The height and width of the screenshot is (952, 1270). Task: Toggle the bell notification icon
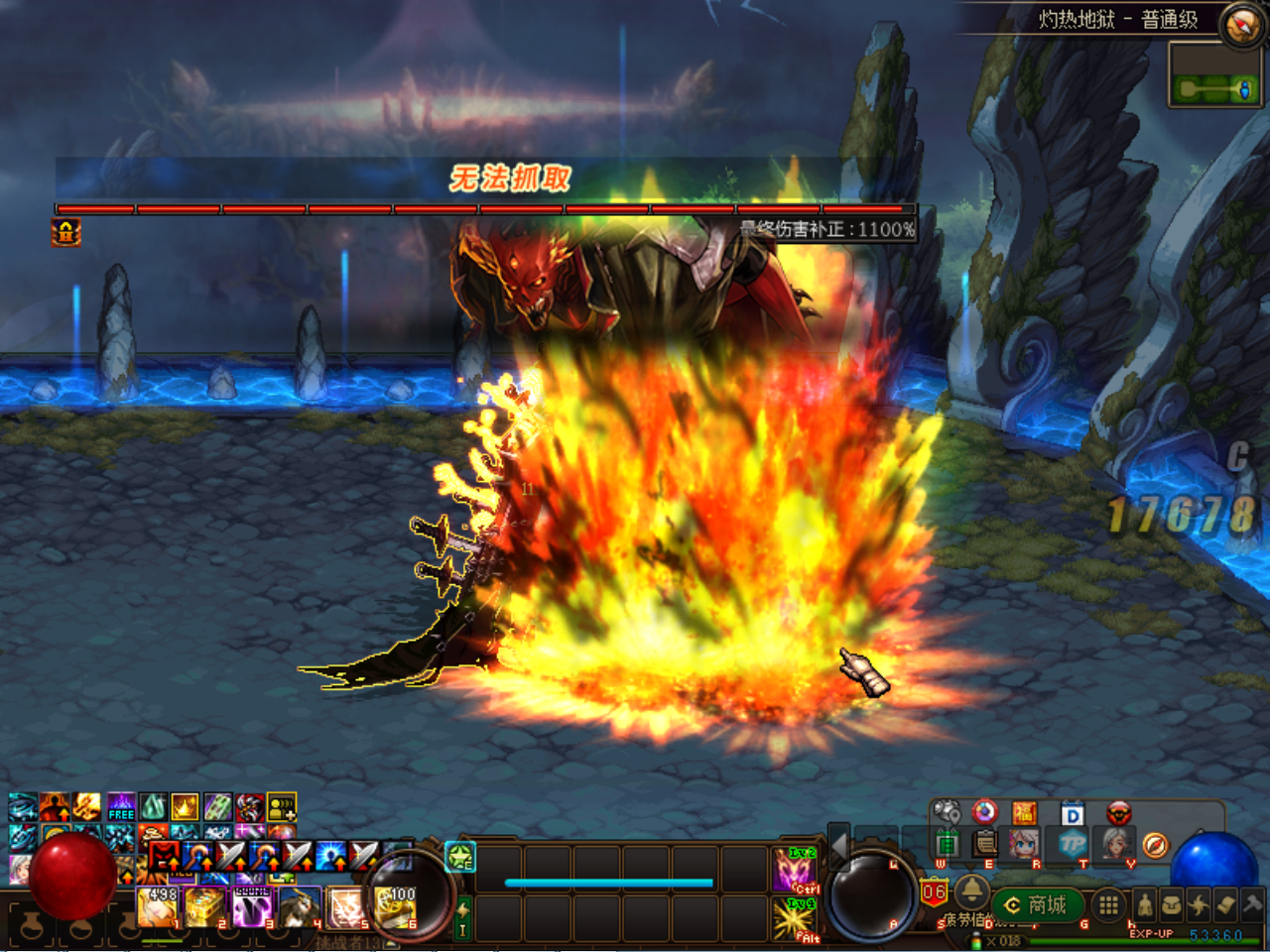pos(972,892)
